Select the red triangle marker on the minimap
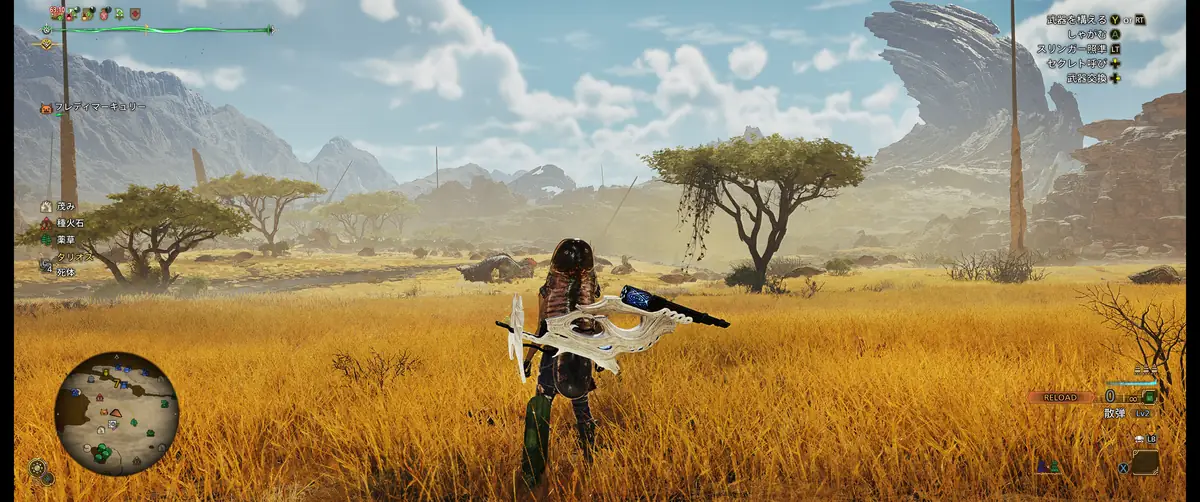The width and height of the screenshot is (1200, 502). (116, 412)
